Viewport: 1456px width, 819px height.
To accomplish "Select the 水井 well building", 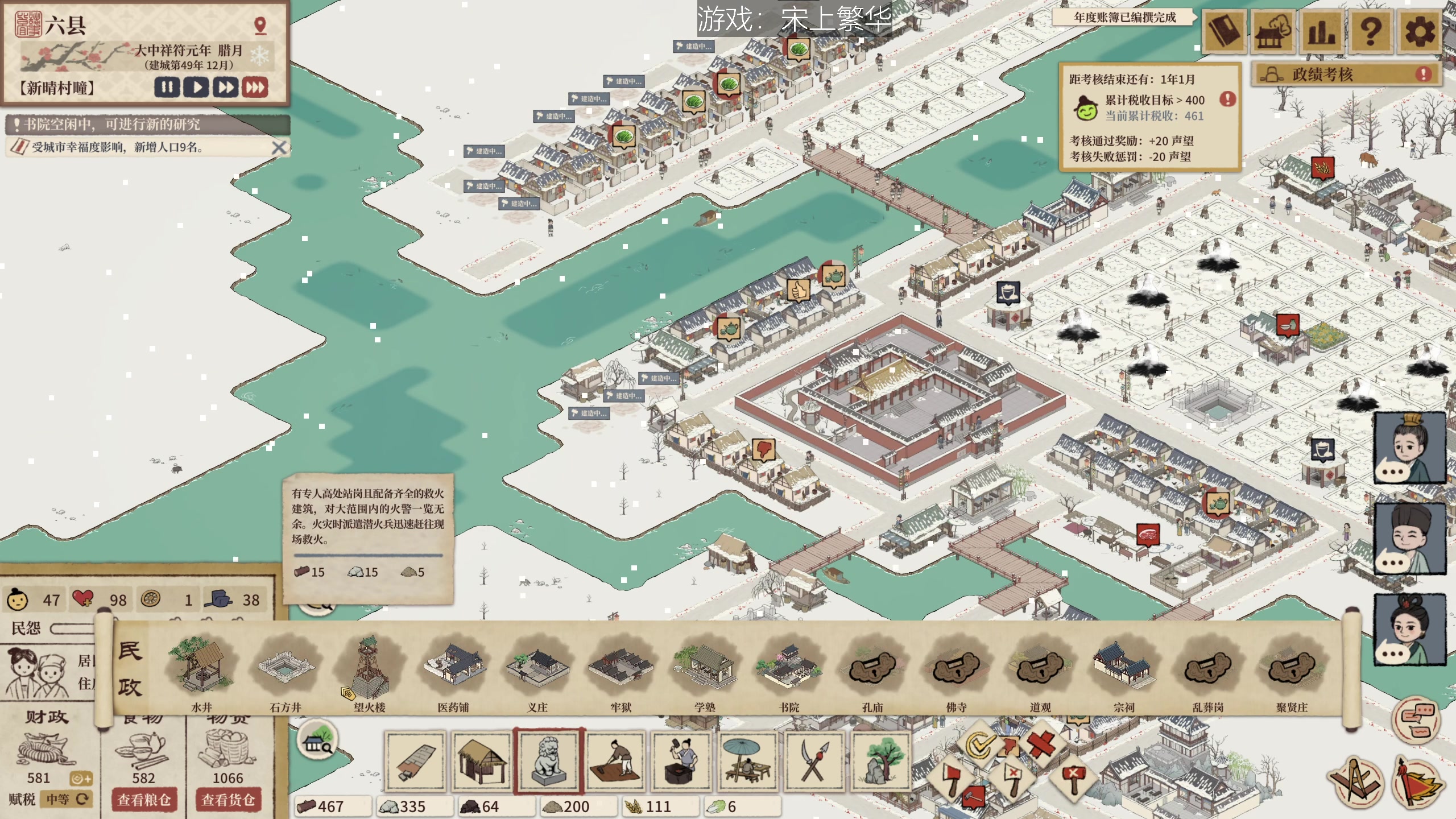I will [201, 671].
